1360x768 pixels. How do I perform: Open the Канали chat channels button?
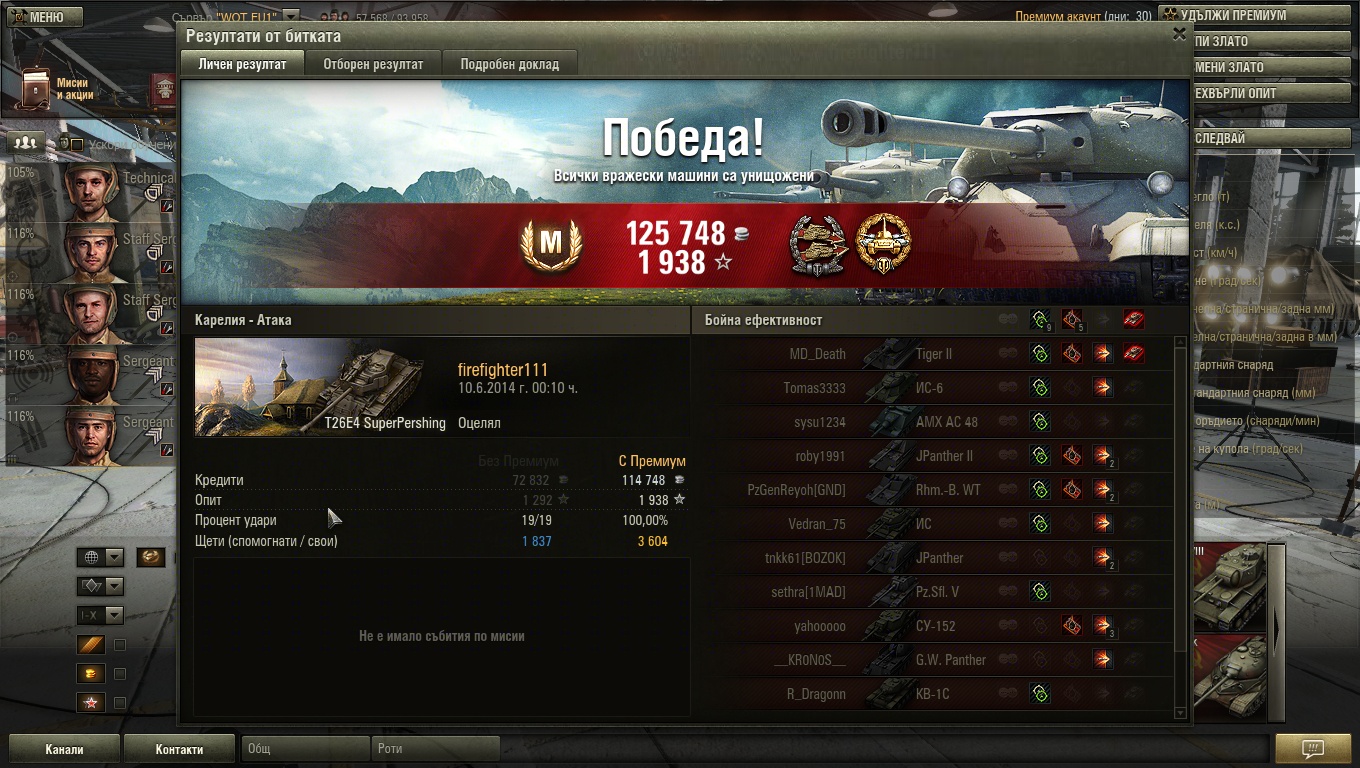point(64,749)
